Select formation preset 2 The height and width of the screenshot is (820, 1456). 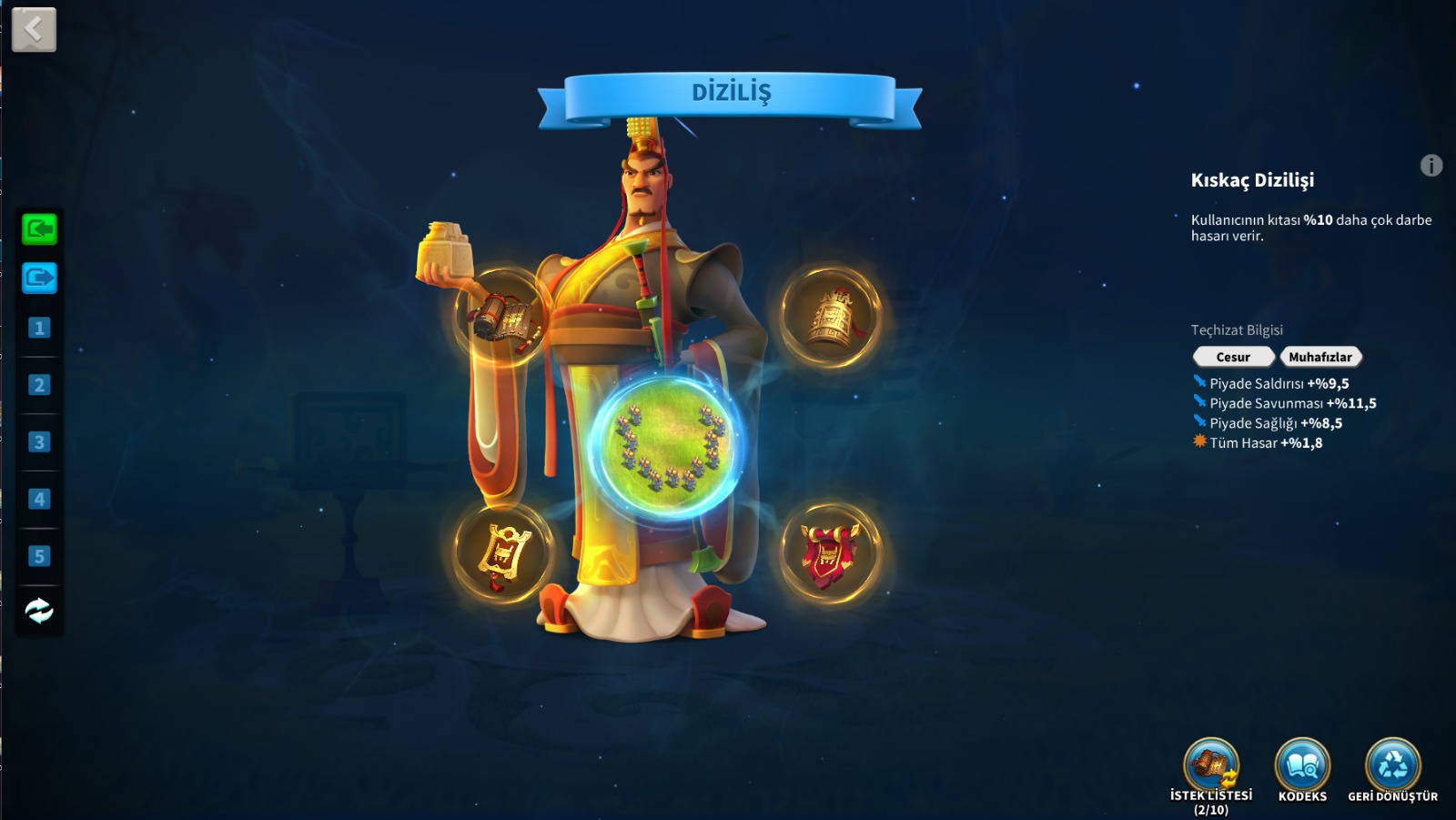(x=39, y=385)
